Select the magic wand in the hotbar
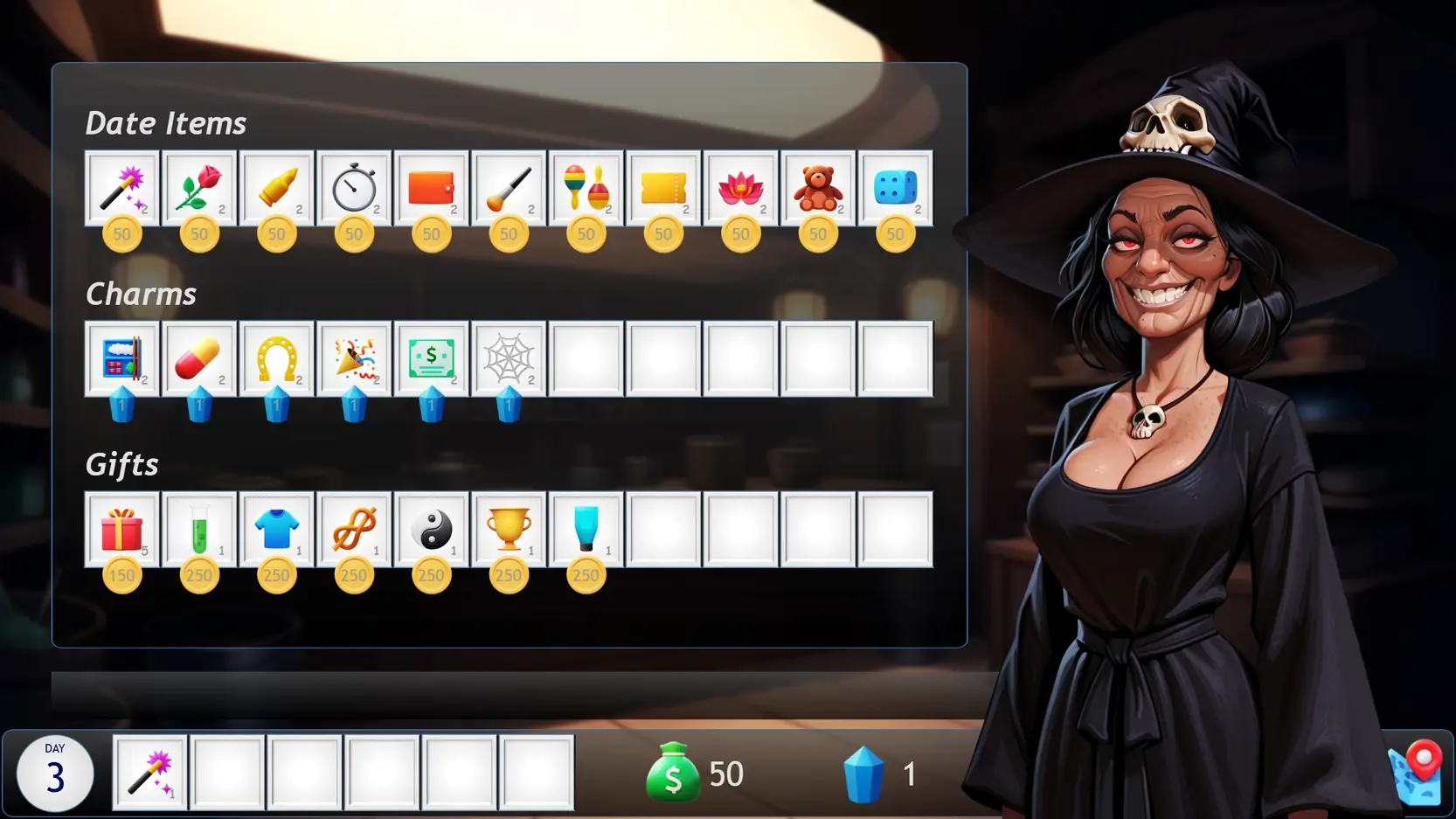1456x819 pixels. click(150, 773)
